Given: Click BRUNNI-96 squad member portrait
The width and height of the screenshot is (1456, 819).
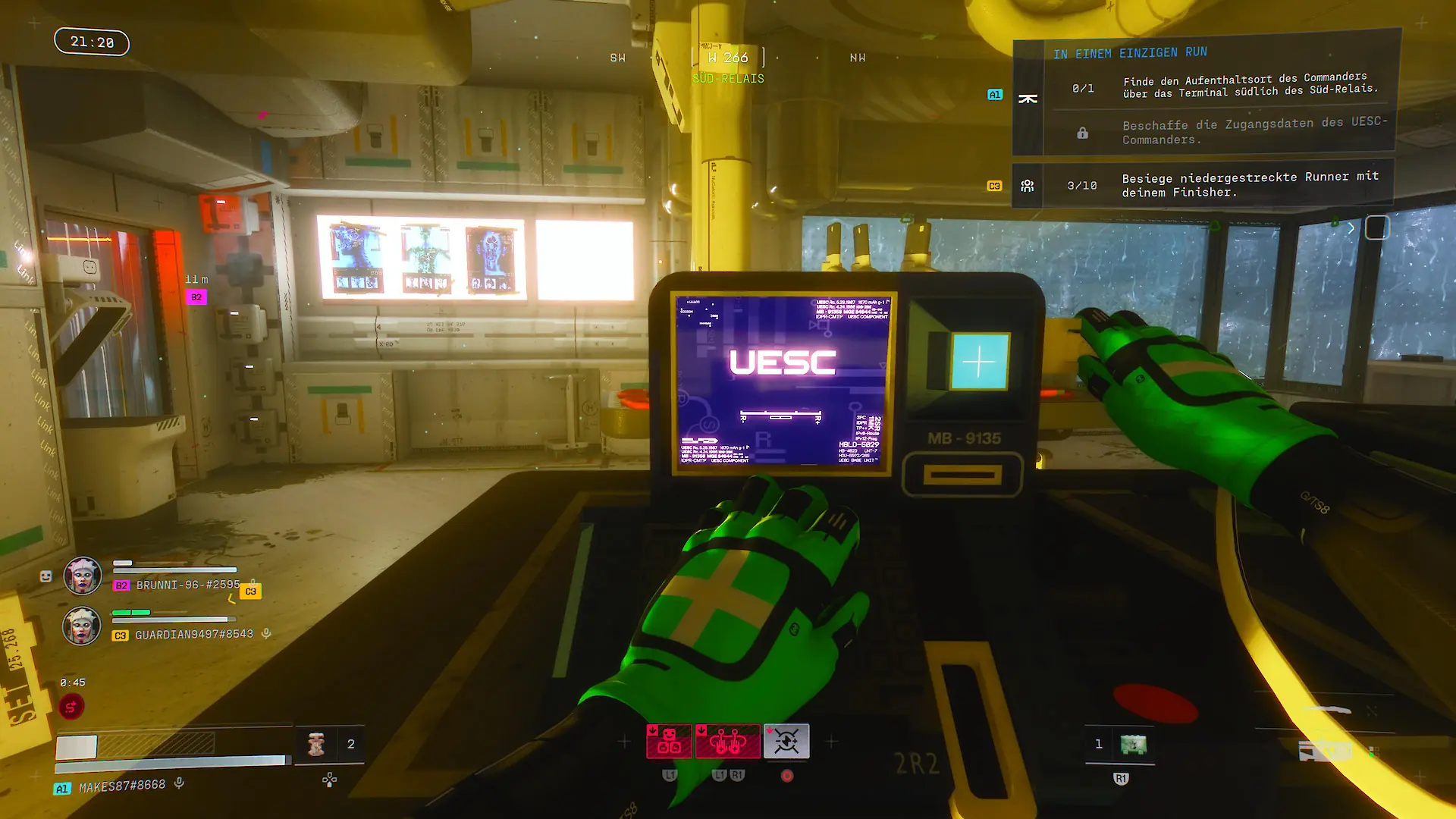Looking at the screenshot, I should click(82, 576).
